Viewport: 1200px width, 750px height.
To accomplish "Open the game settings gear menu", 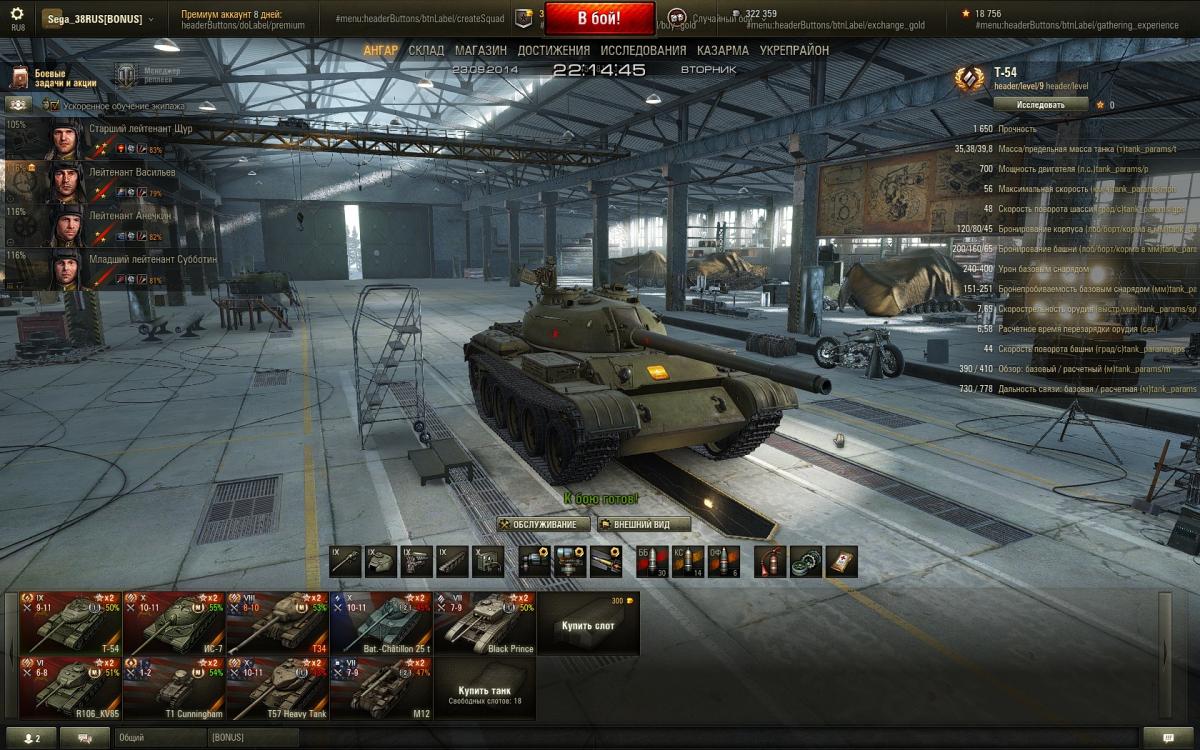I will coord(17,17).
